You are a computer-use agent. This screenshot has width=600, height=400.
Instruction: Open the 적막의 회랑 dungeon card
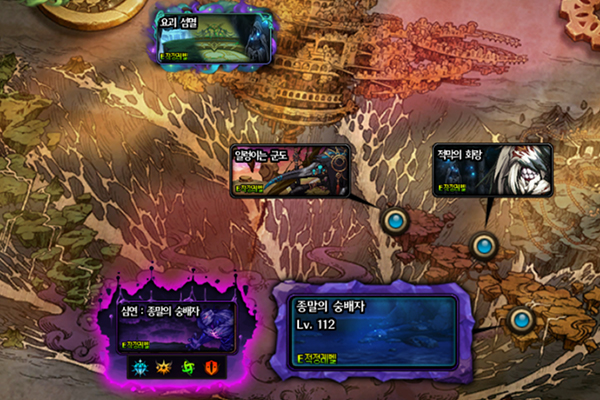pyautogui.click(x=489, y=170)
